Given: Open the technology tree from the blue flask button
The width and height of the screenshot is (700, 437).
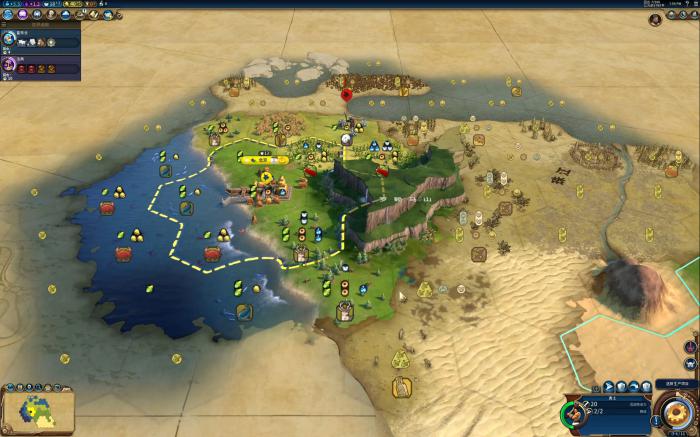Looking at the screenshot, I should (8, 15).
